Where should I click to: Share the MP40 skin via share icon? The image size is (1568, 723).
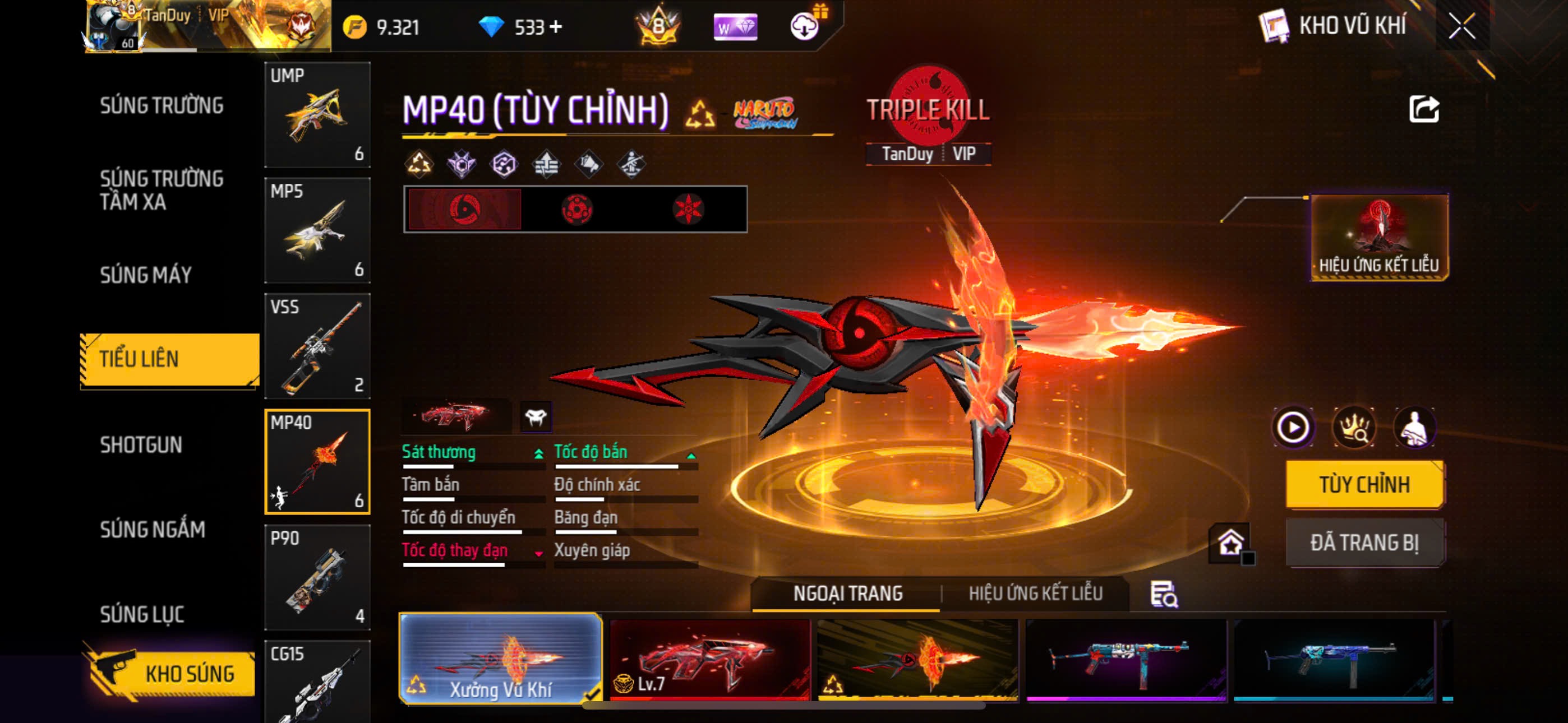(1424, 109)
